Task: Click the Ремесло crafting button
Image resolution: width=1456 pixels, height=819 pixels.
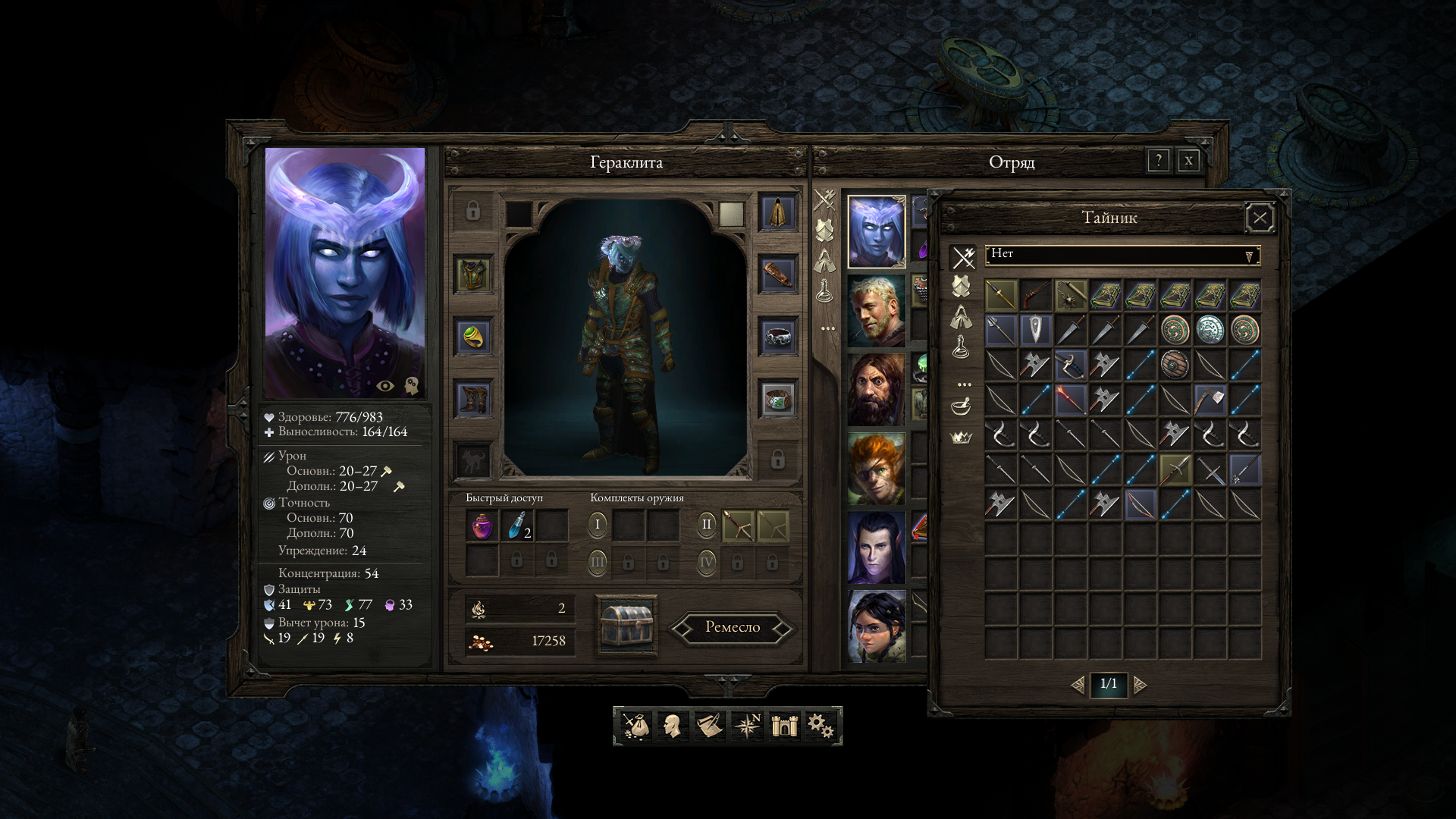Action: pyautogui.click(x=732, y=628)
